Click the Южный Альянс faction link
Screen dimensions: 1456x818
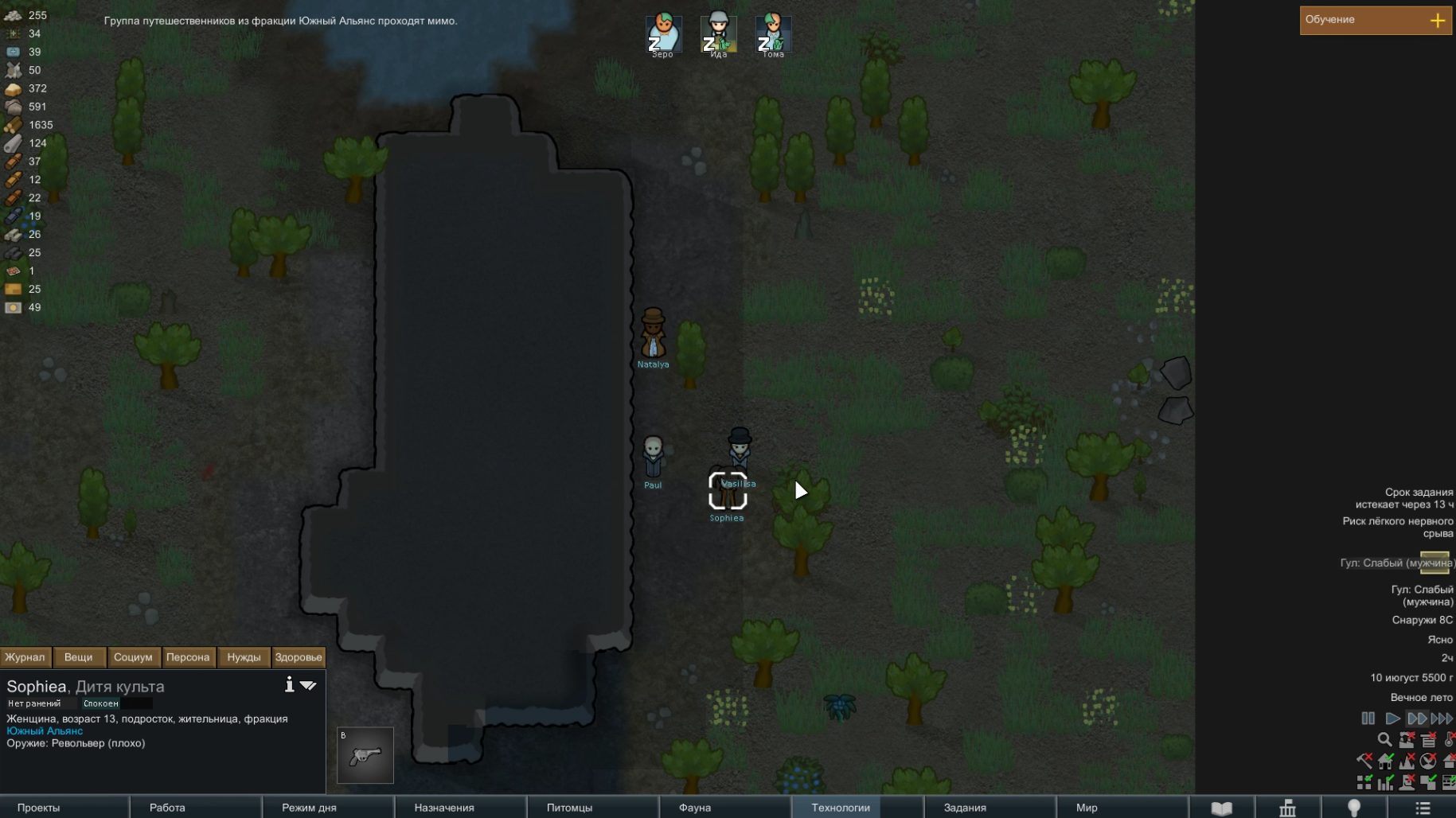[45, 731]
